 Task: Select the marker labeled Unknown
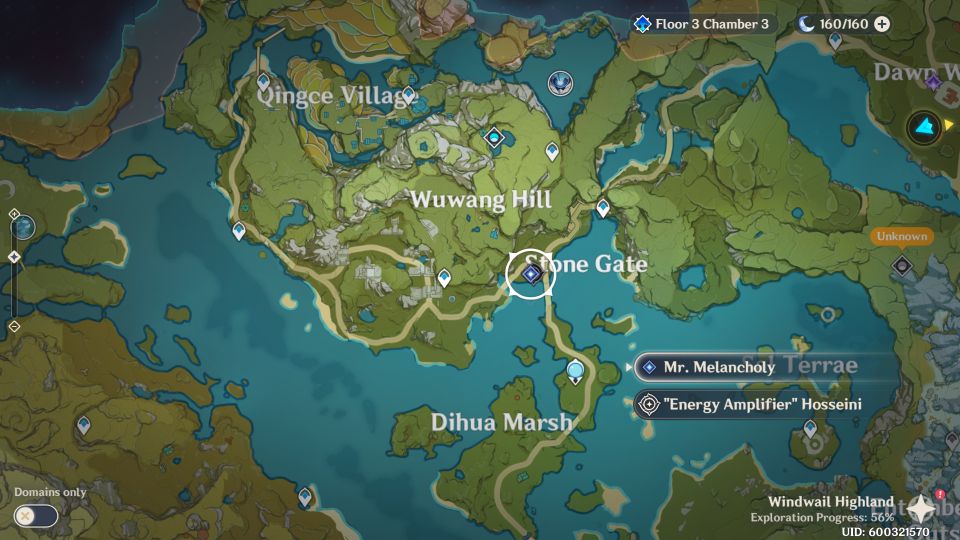click(x=901, y=265)
